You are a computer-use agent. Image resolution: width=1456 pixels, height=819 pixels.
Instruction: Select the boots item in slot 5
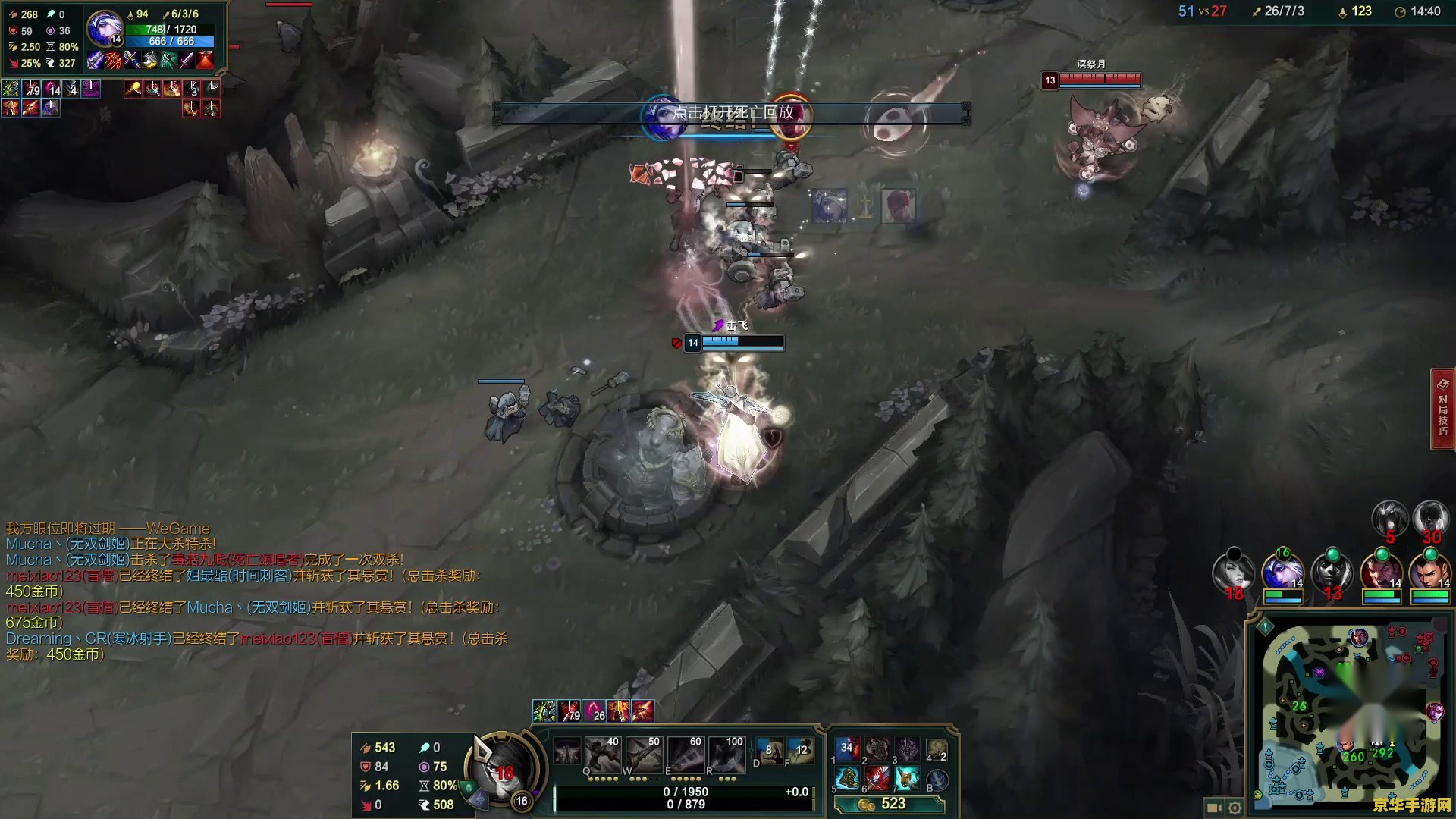pyautogui.click(x=847, y=779)
